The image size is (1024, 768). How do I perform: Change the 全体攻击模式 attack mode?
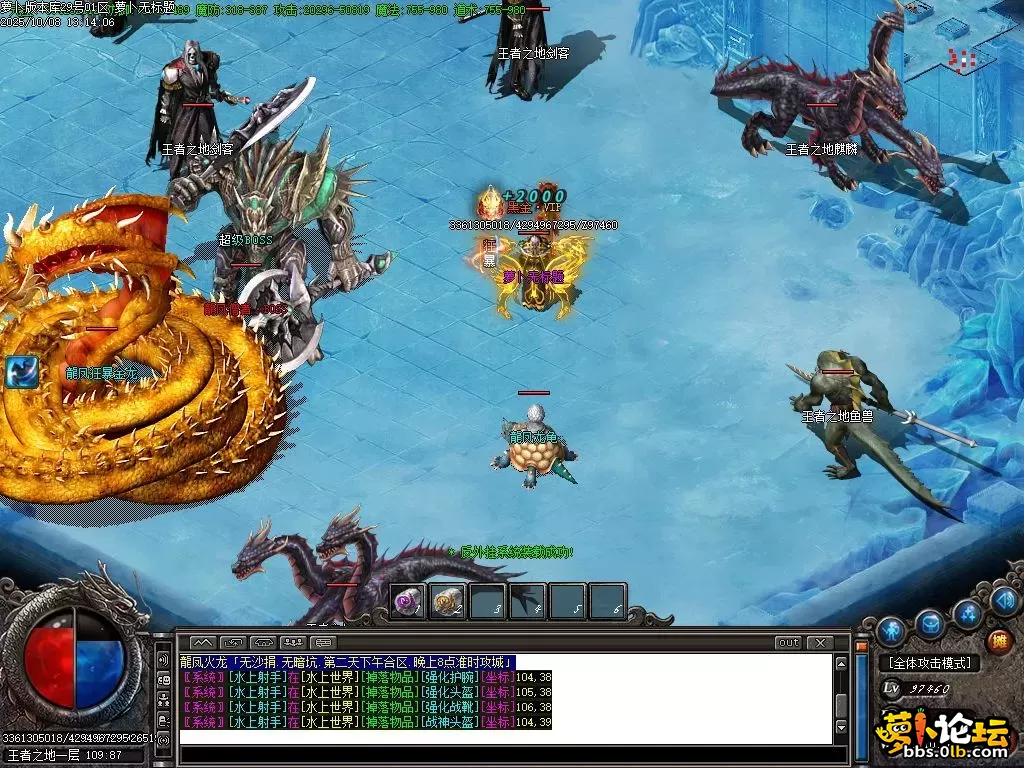point(930,663)
